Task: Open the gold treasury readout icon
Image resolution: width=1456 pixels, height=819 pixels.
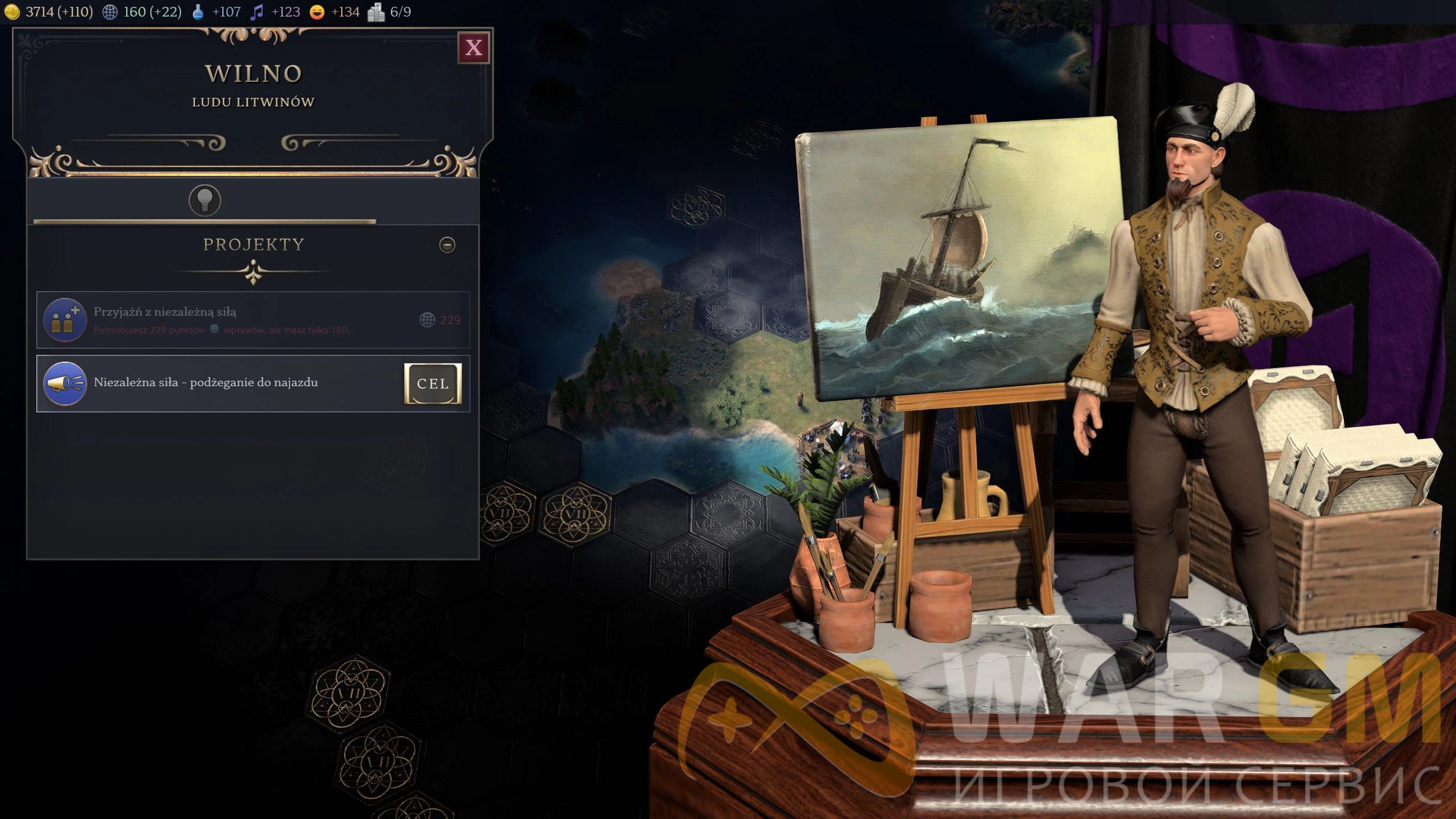Action: 11,12
